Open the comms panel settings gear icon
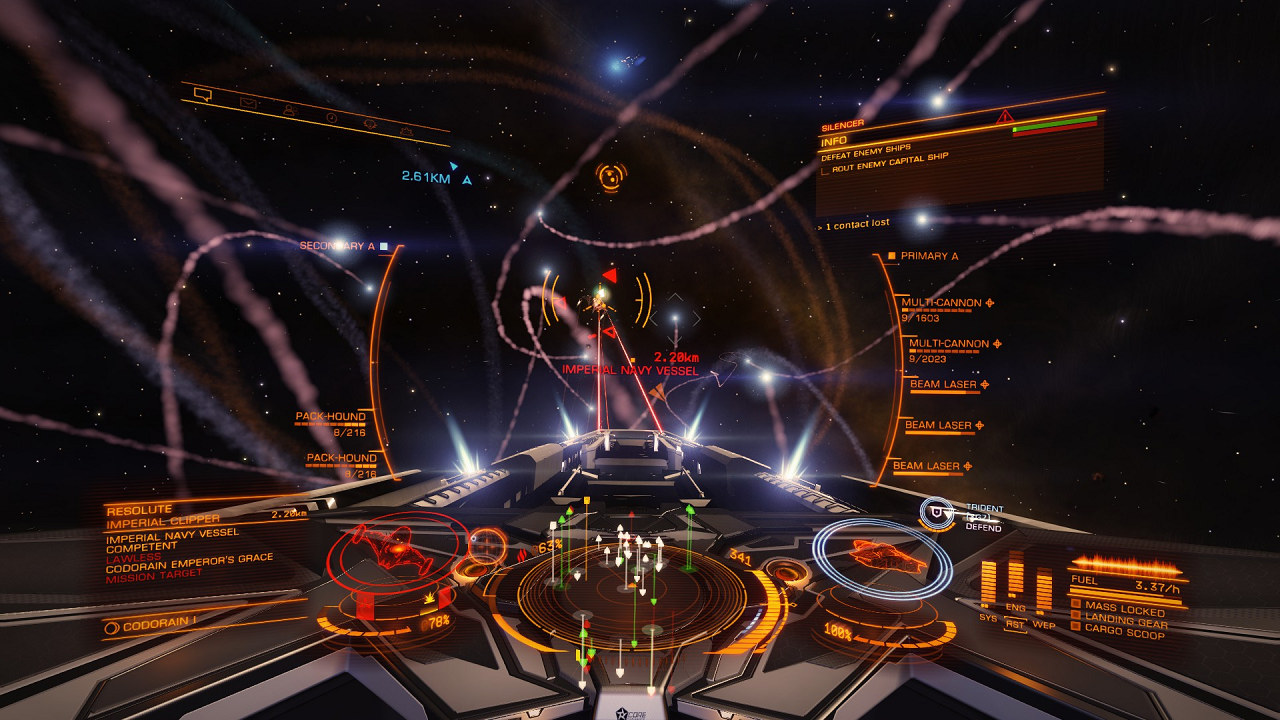This screenshot has height=720, width=1280. pyautogui.click(x=408, y=132)
